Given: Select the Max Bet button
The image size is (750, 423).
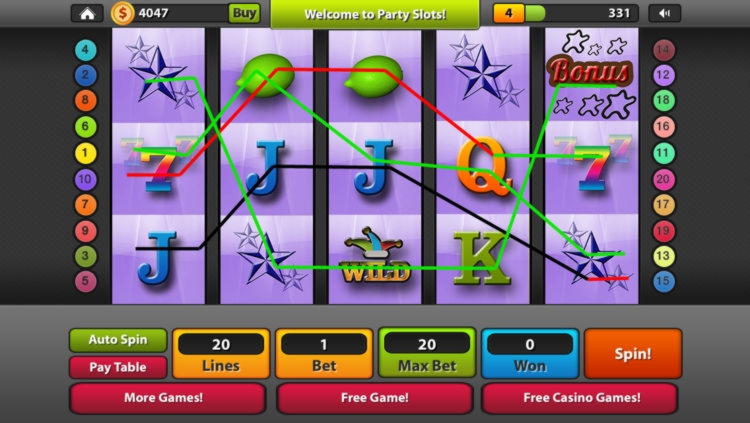Looking at the screenshot, I should 427,354.
